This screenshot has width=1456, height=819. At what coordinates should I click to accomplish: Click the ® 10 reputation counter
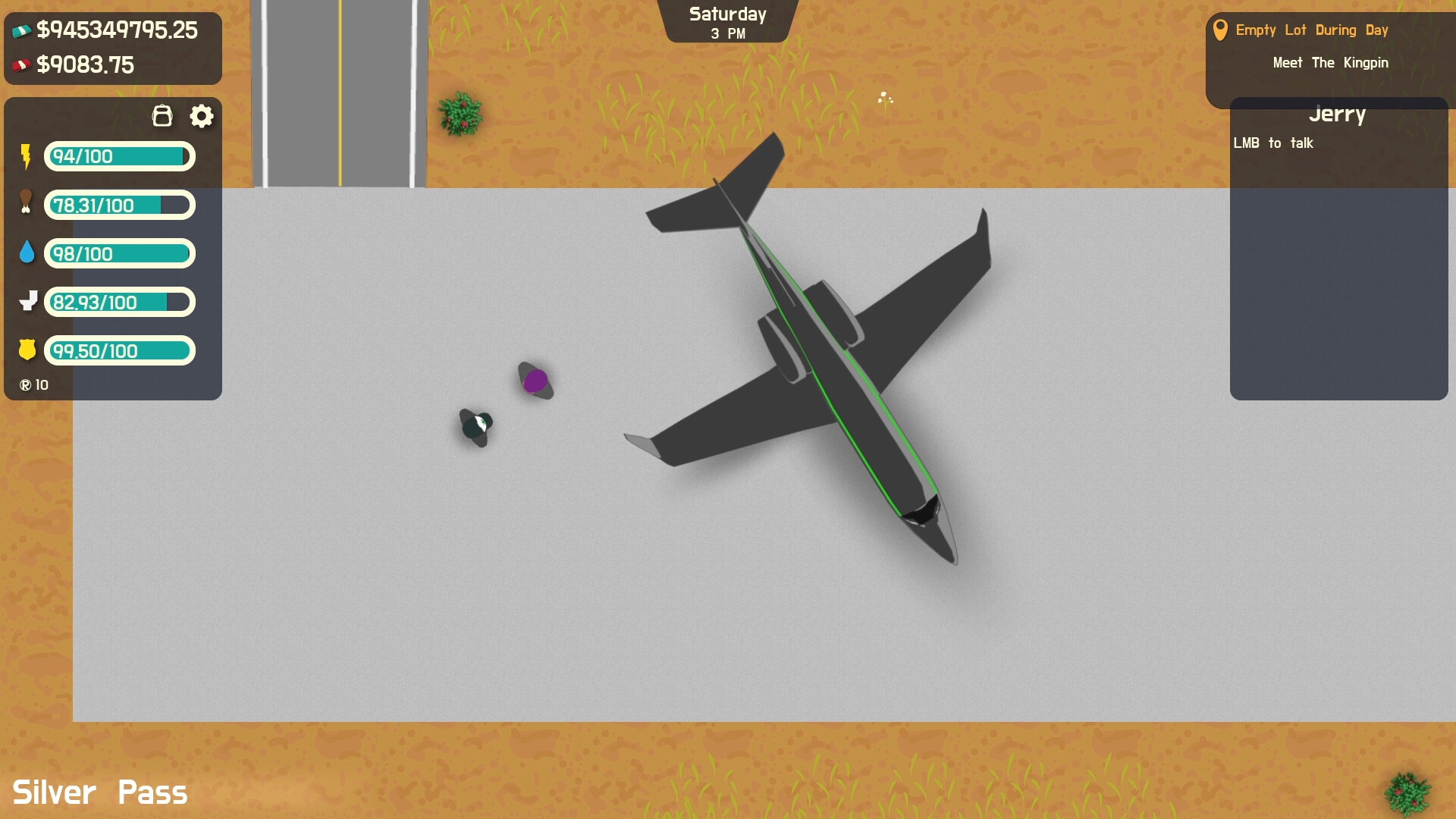click(34, 384)
